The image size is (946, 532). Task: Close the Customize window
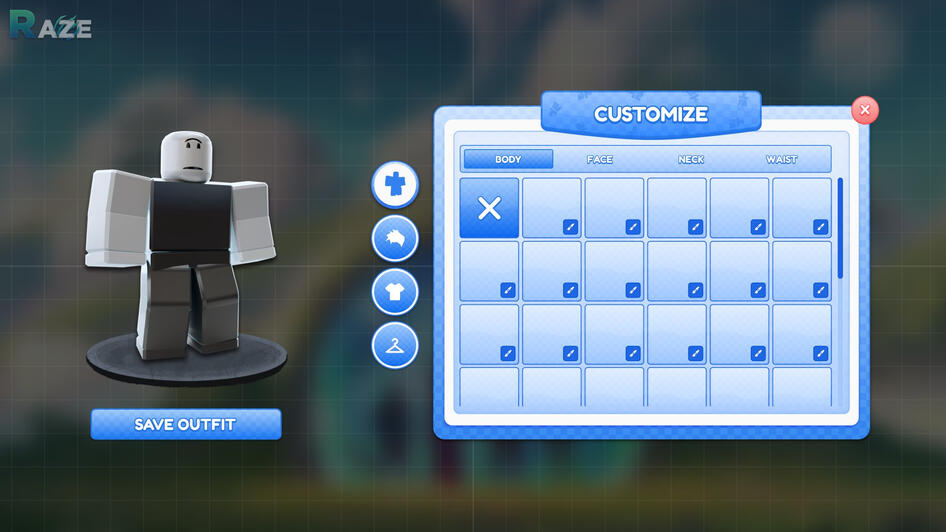[865, 110]
